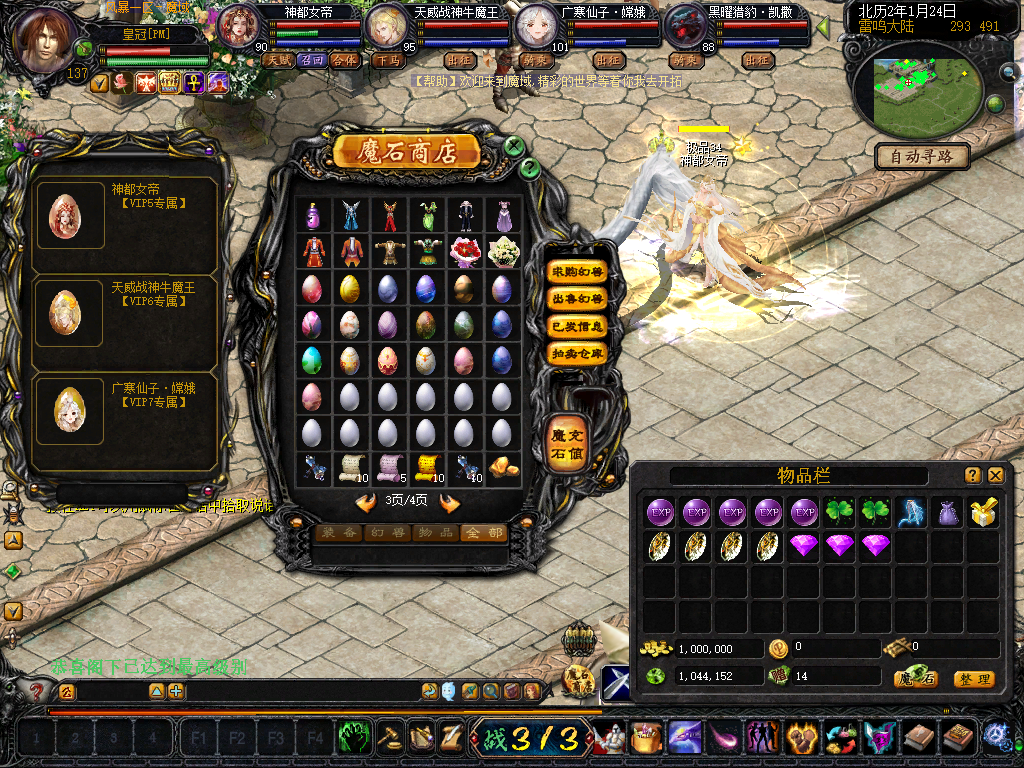
Task: Close the 物品栏 inventory window
Action: [995, 475]
